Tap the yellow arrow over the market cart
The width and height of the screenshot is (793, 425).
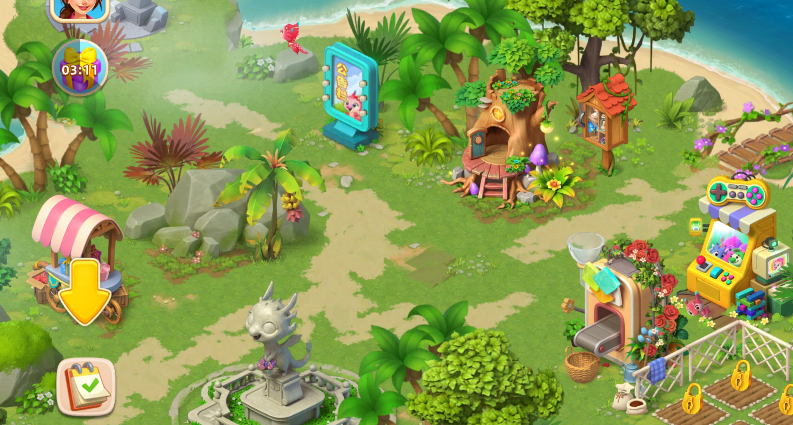85,291
